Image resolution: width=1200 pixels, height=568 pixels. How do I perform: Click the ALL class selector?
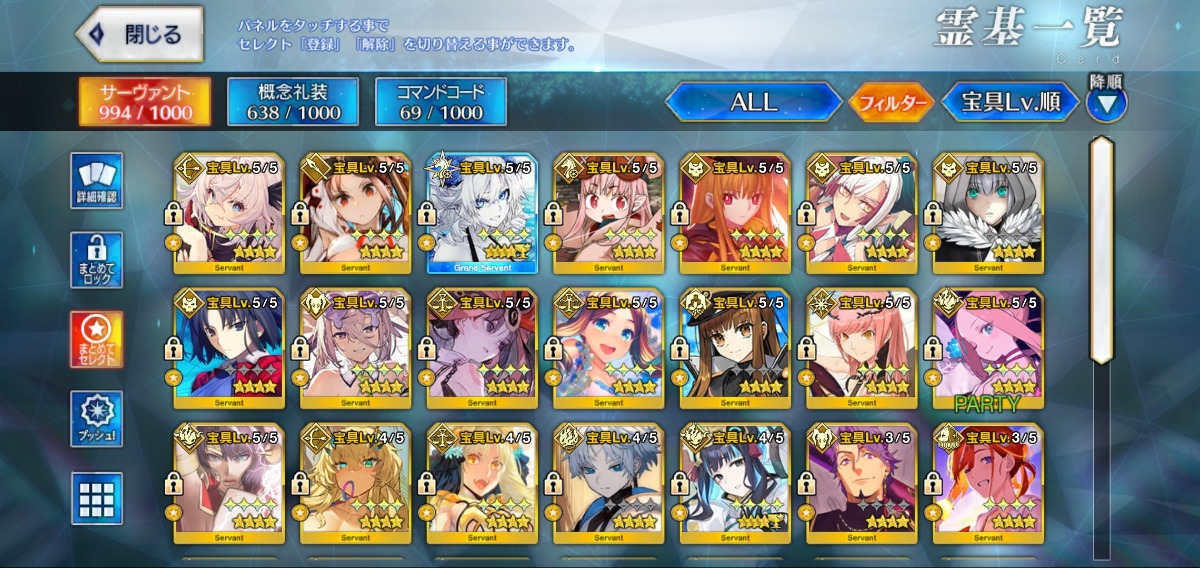point(754,102)
